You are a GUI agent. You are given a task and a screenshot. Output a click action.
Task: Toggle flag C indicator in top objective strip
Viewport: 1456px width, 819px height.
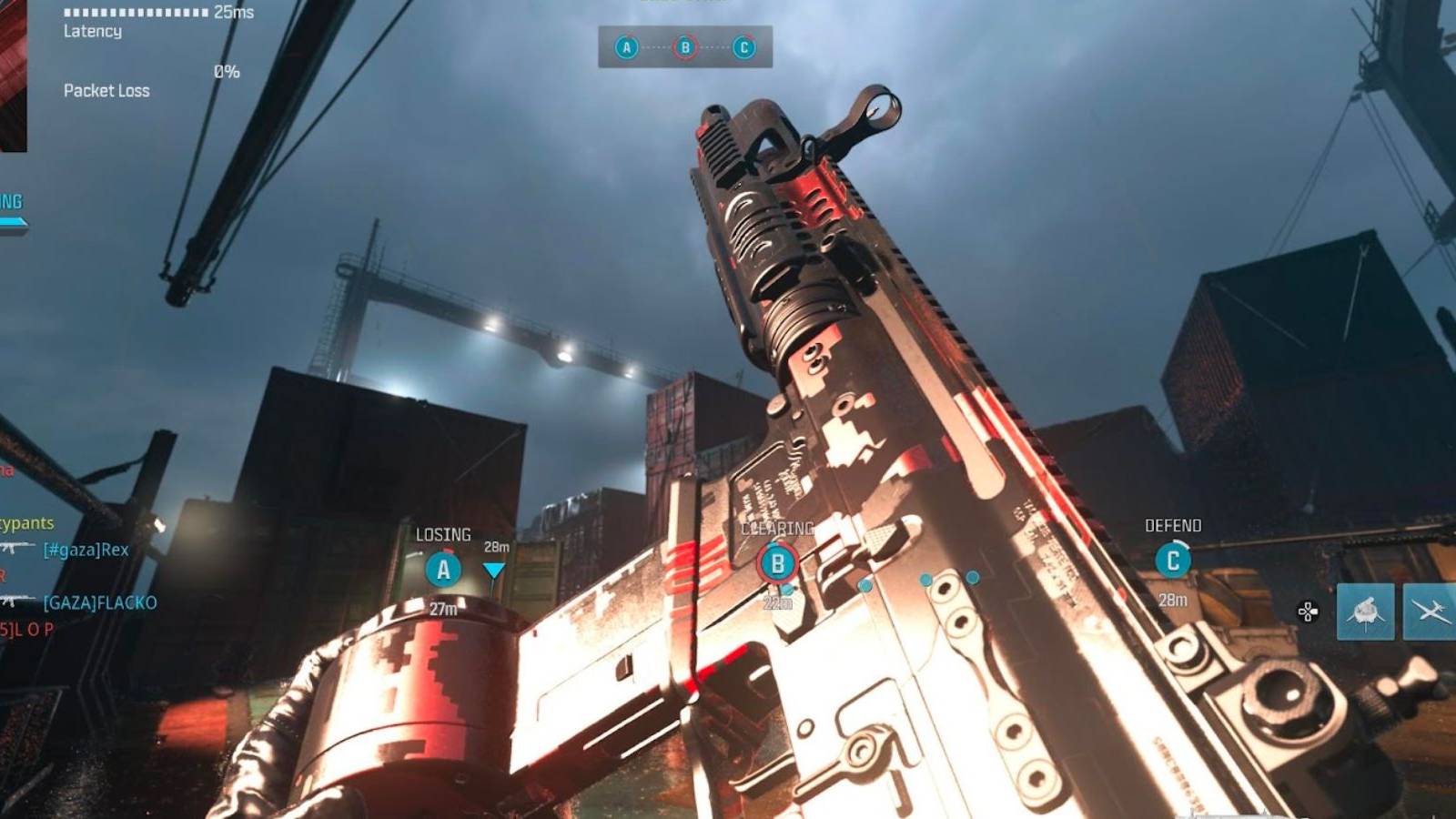click(744, 49)
